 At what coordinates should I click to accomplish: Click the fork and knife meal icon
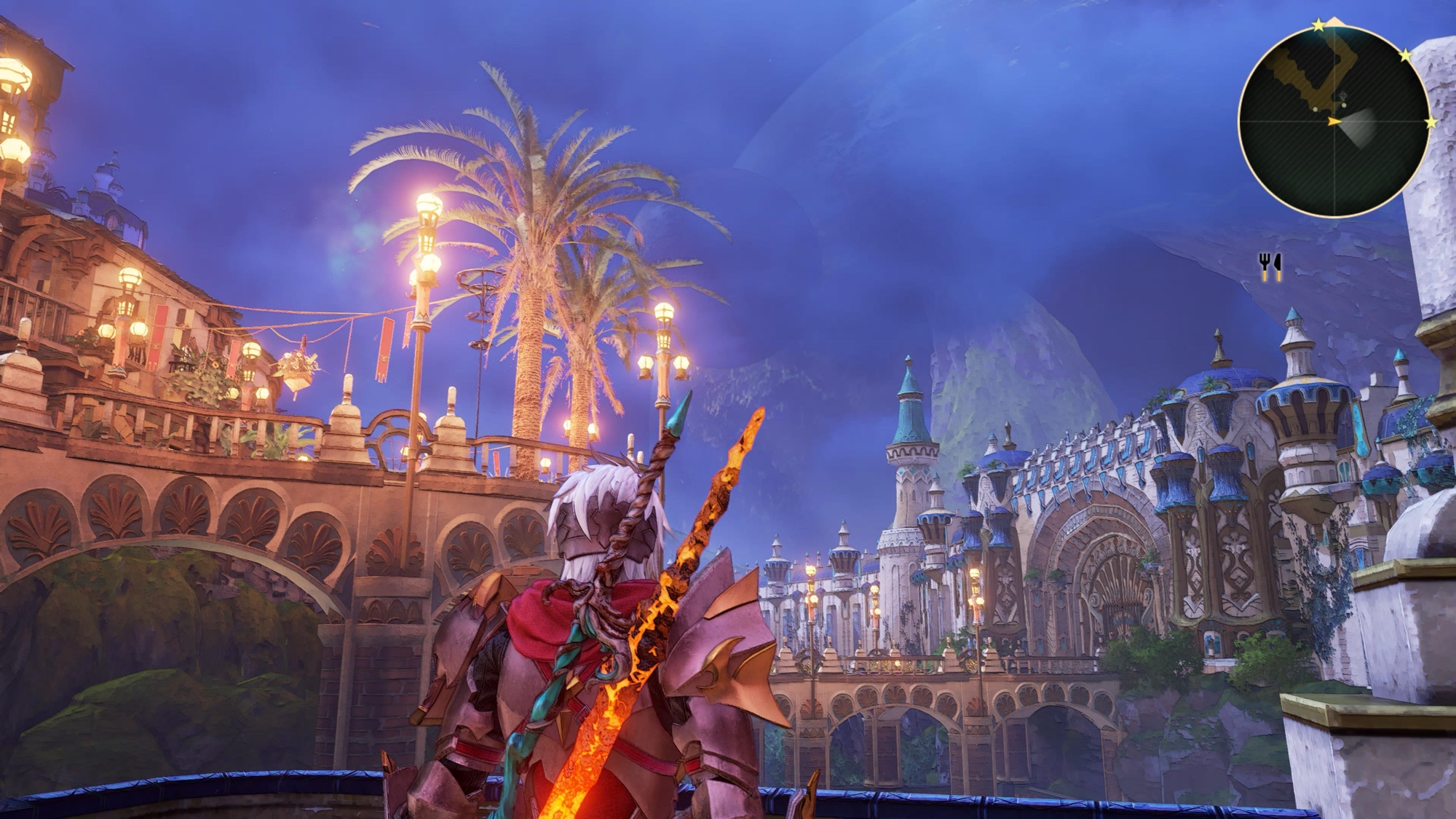pyautogui.click(x=1270, y=267)
